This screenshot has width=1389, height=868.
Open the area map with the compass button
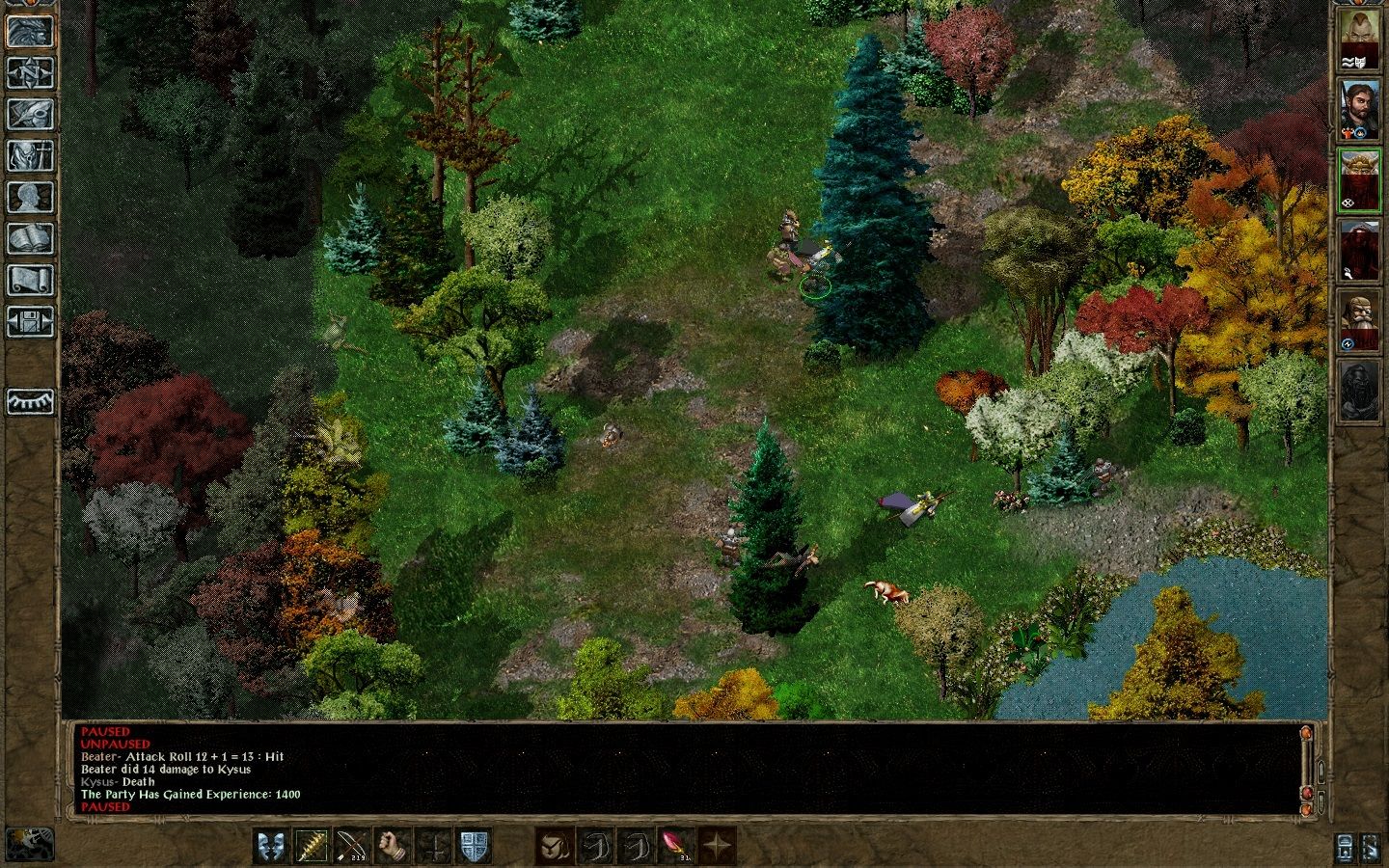tap(30, 72)
